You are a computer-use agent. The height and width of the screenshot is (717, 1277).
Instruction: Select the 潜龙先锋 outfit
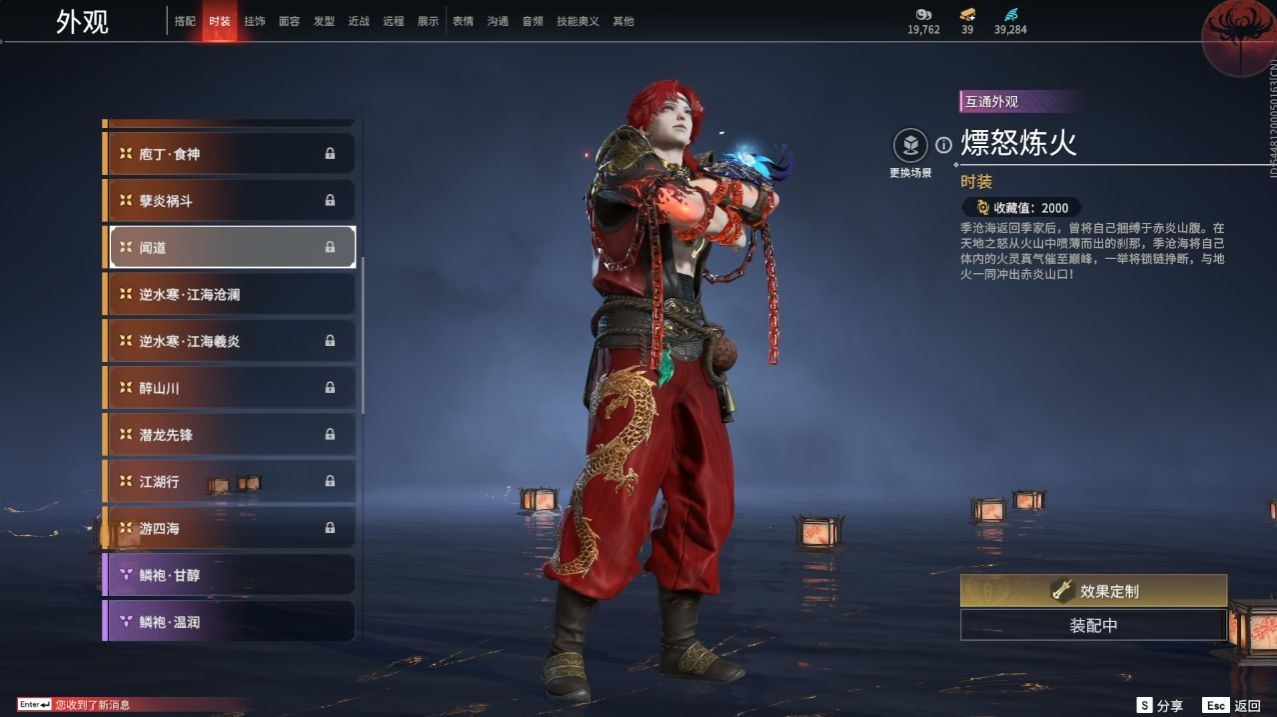[230, 434]
